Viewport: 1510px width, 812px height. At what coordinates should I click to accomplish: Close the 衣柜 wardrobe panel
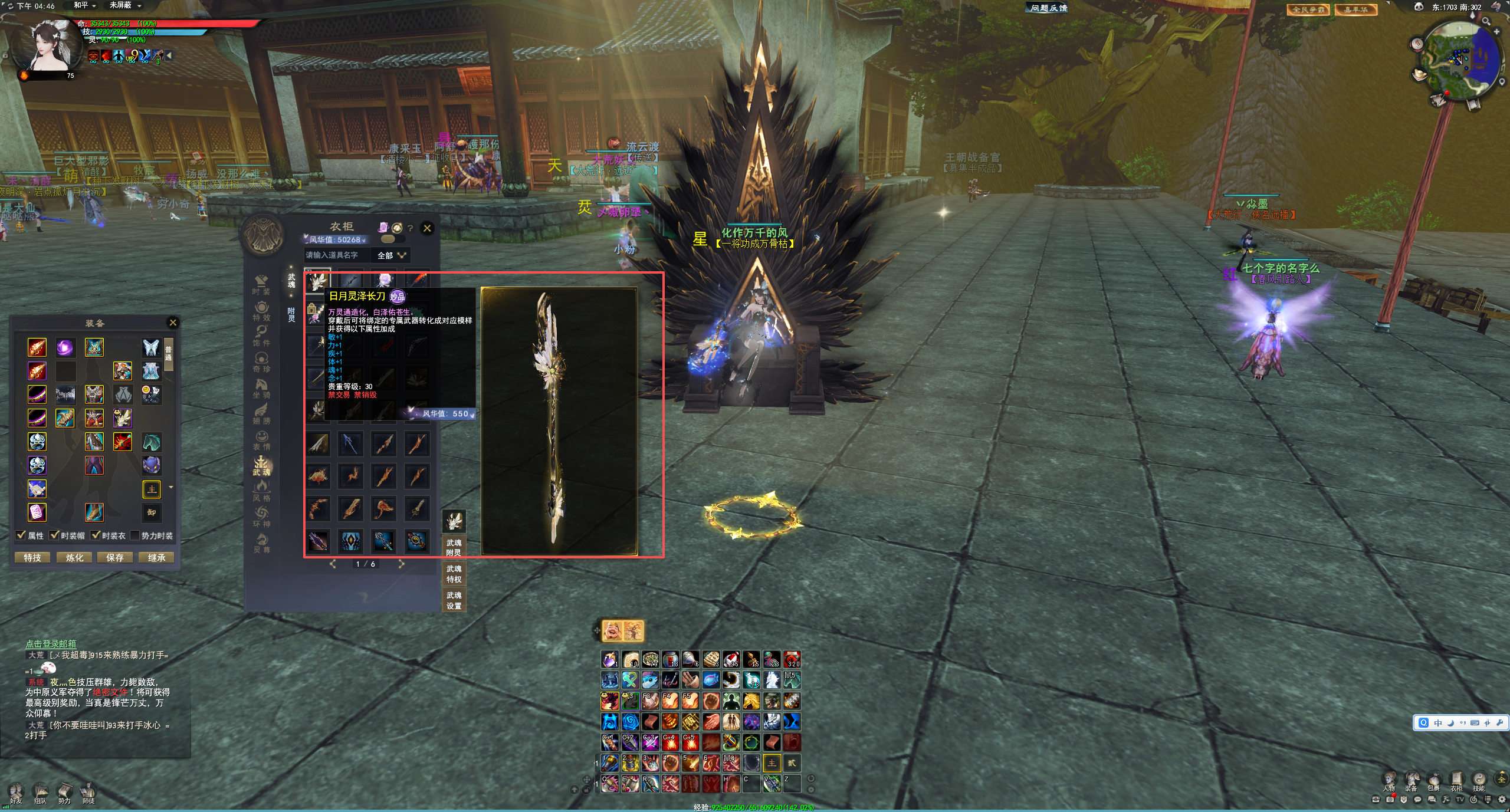point(427,228)
